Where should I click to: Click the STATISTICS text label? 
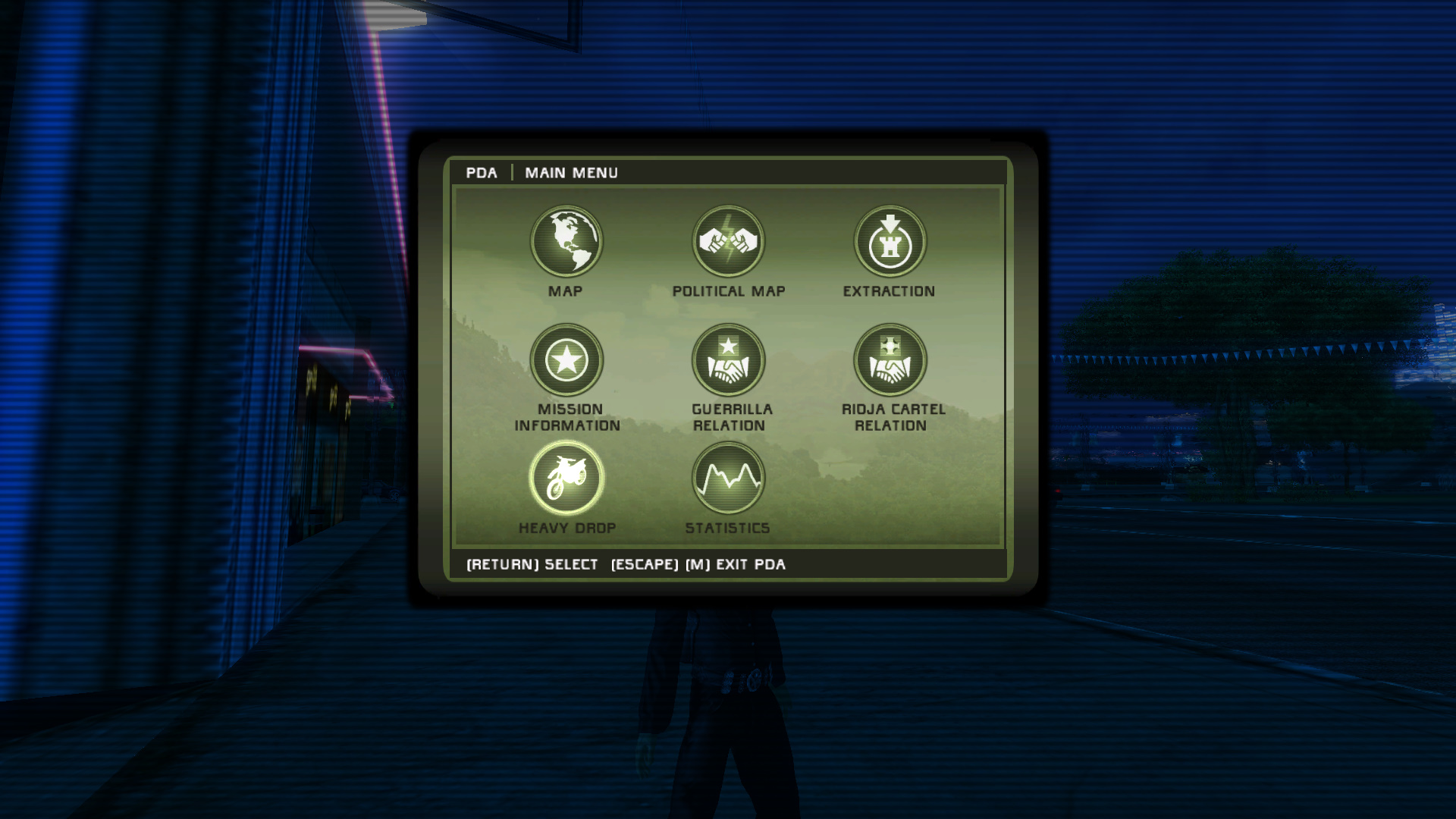(728, 528)
